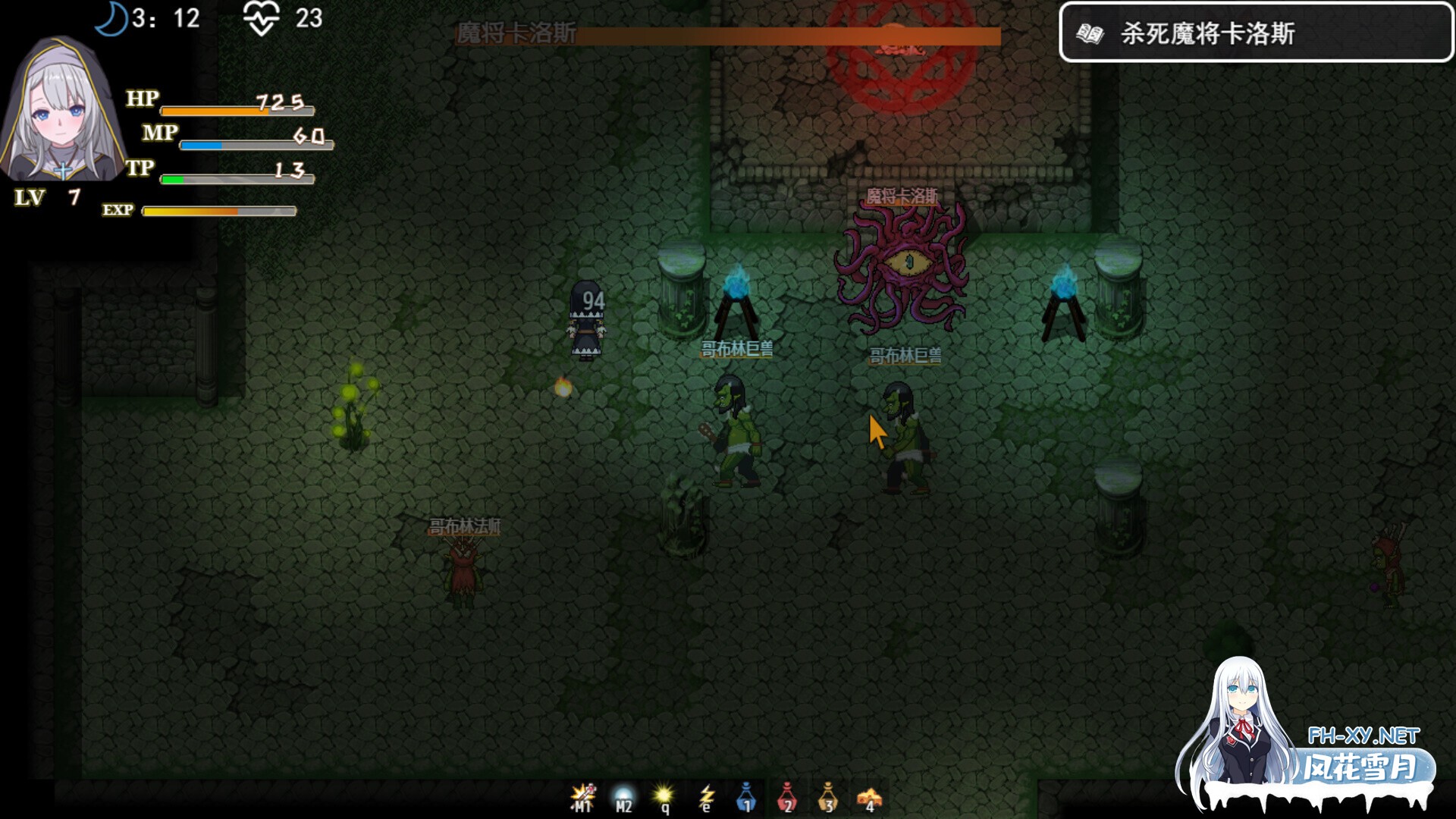Activate the staff strike attack icon

582,797
